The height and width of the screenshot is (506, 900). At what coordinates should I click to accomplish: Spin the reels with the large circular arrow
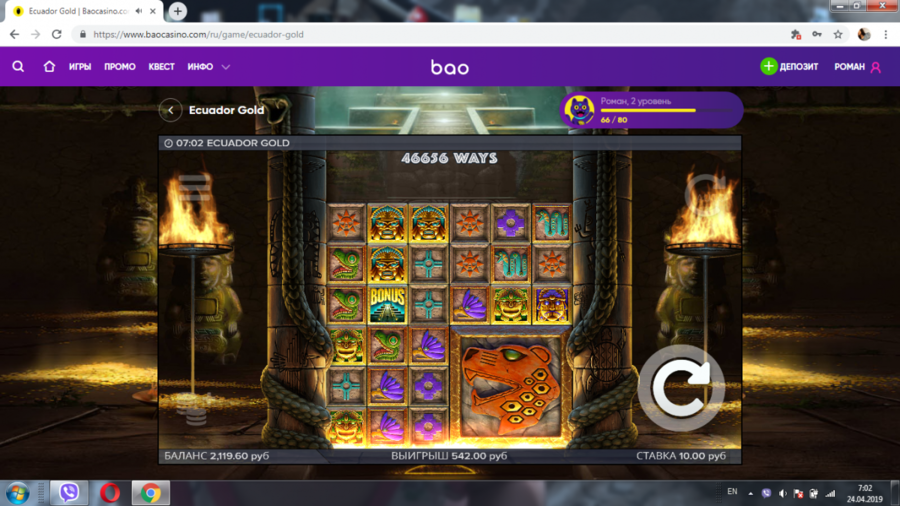click(681, 388)
